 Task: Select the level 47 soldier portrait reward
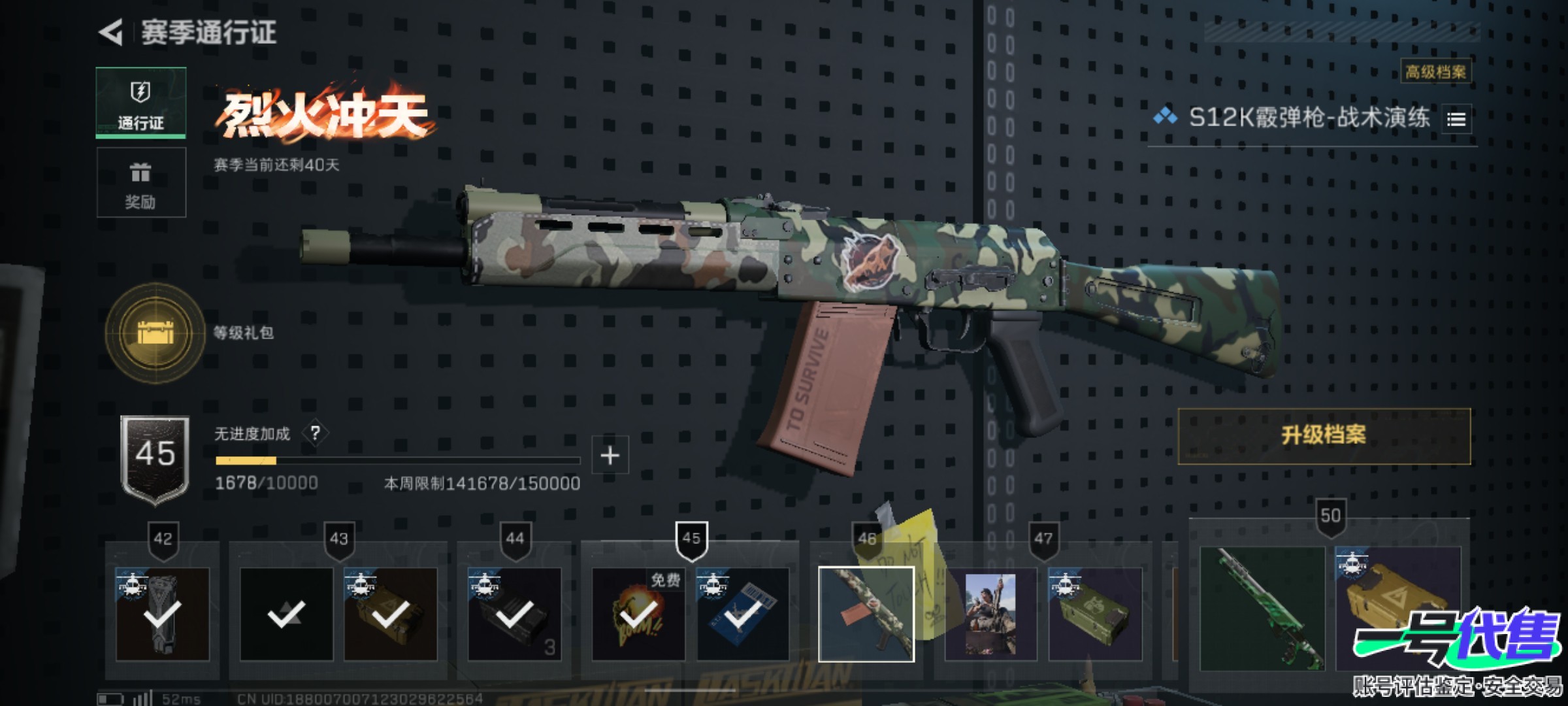(990, 614)
